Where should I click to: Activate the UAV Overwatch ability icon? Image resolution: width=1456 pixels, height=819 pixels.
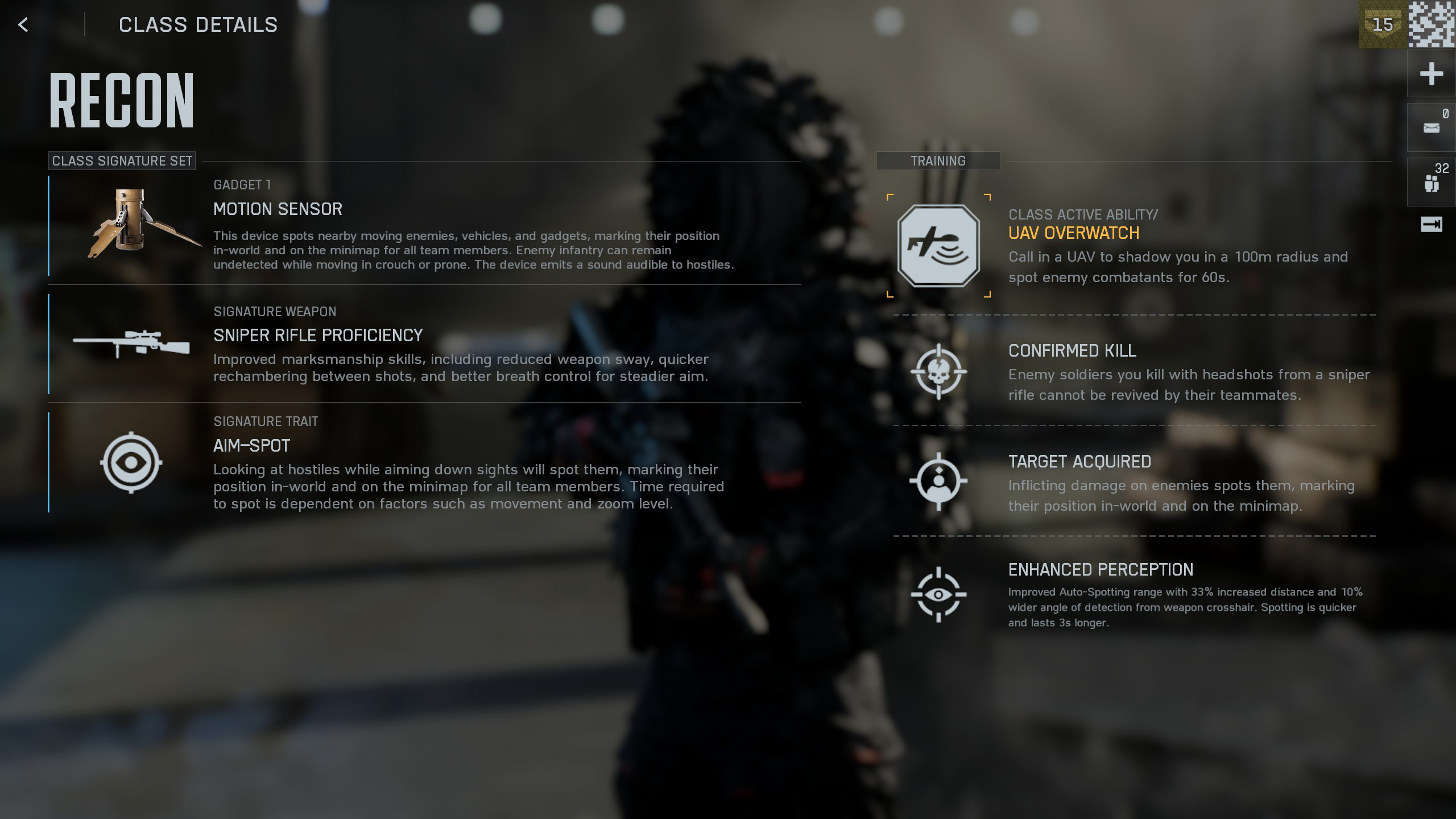point(938,245)
